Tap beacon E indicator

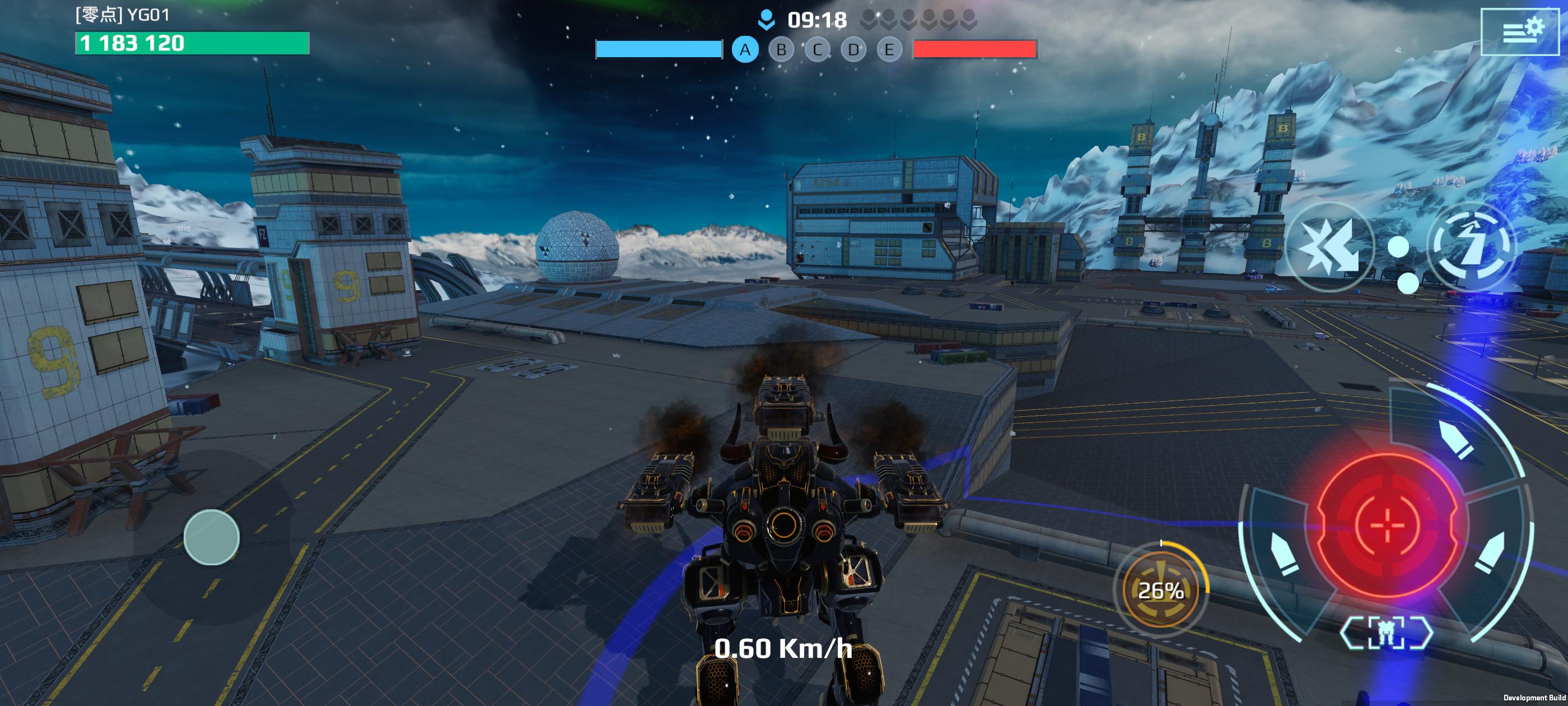[889, 50]
